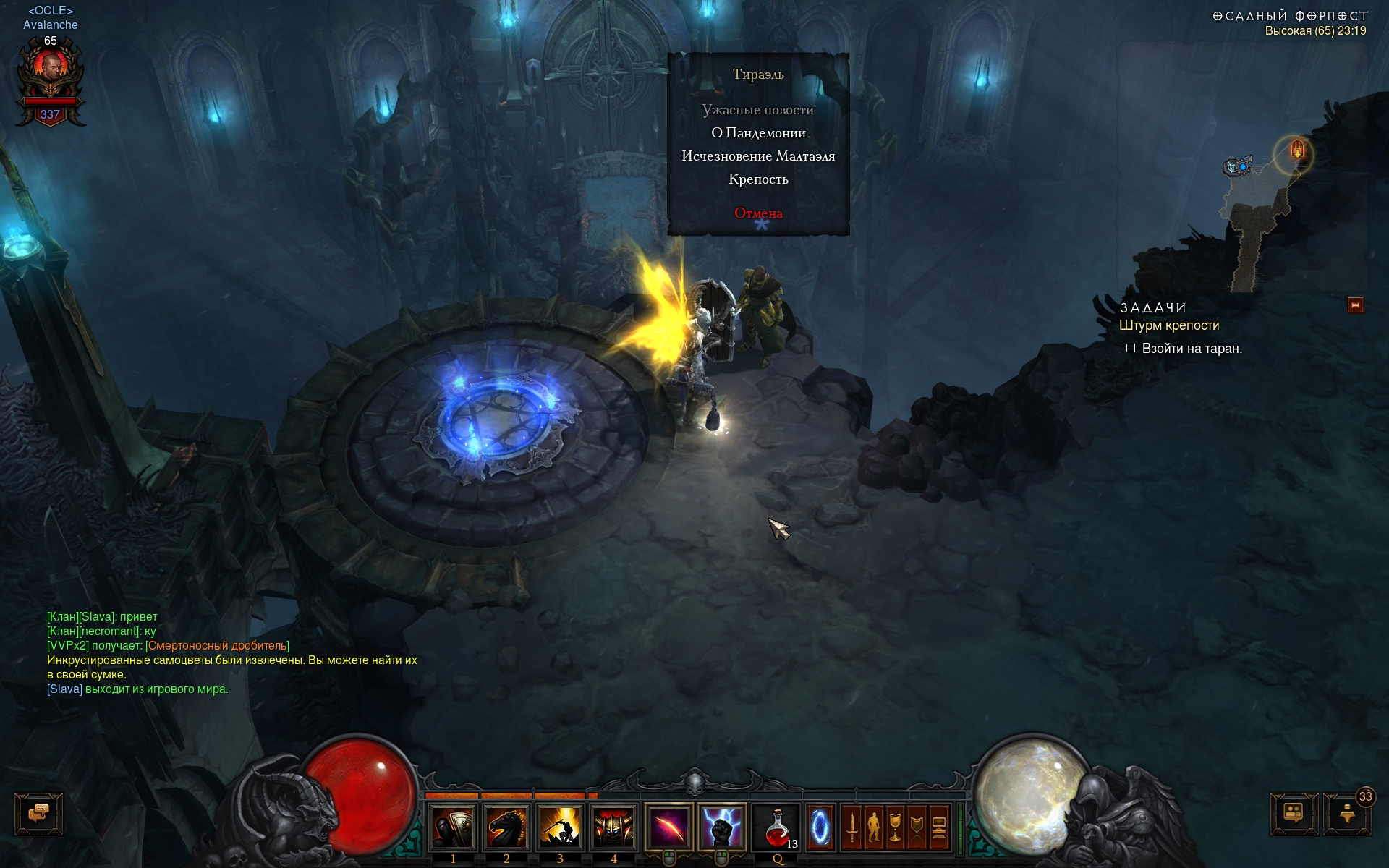This screenshot has width=1389, height=868.
Task: Activate the armored helmet skill in slot 4
Action: [x=613, y=827]
